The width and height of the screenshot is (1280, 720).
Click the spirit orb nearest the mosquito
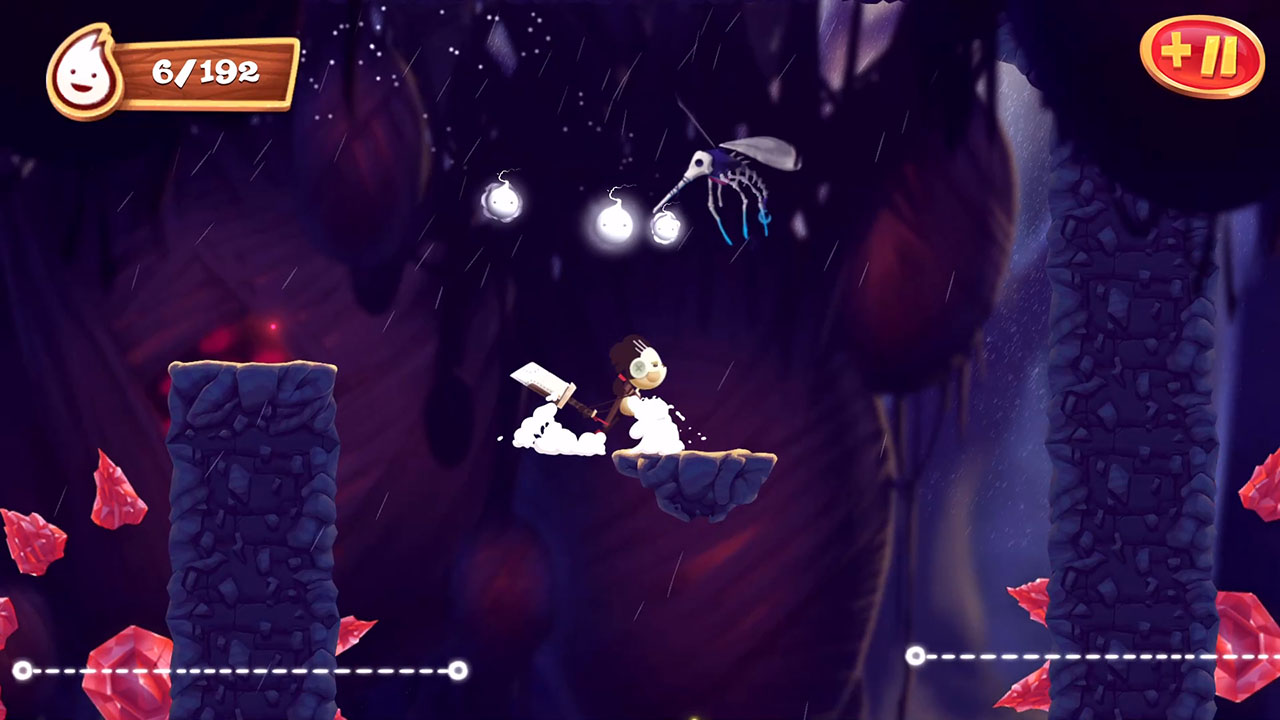coord(665,229)
